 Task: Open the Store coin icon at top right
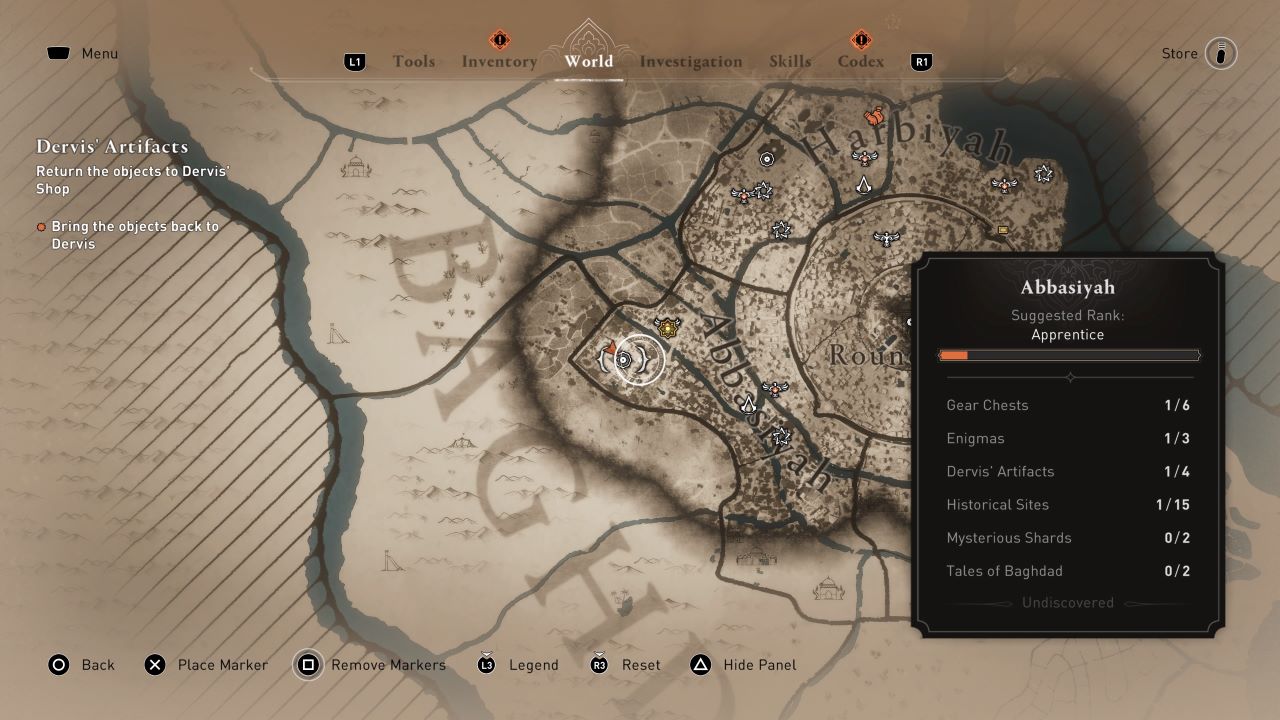click(1222, 53)
